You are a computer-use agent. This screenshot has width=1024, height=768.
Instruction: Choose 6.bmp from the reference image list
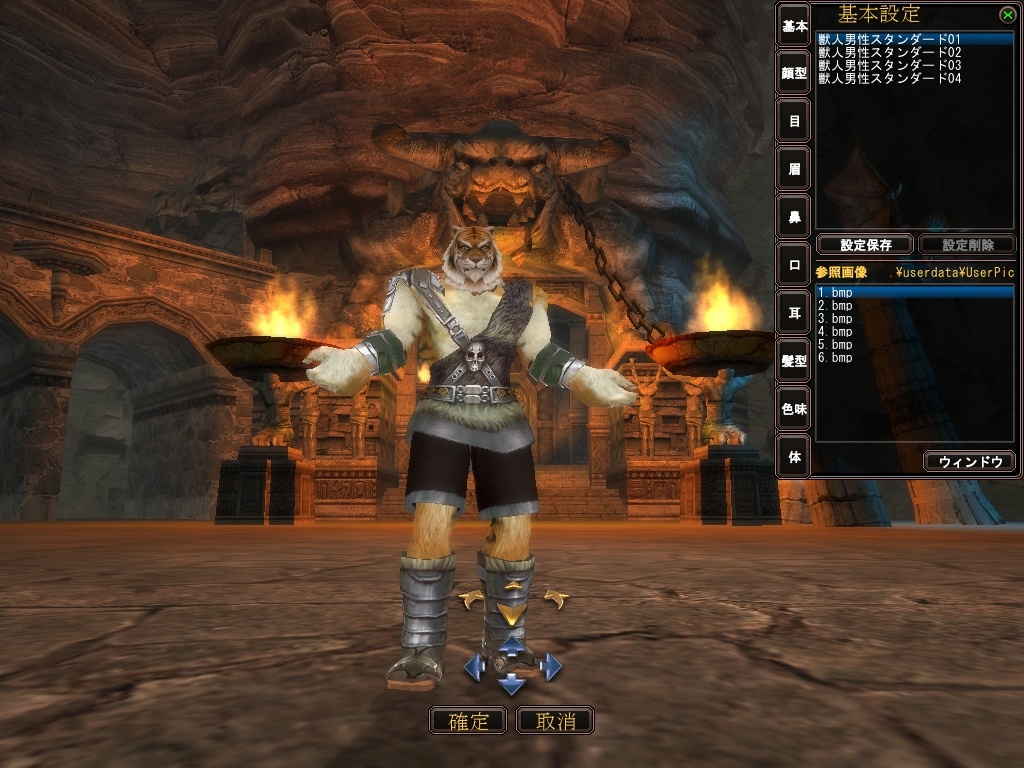tap(835, 357)
